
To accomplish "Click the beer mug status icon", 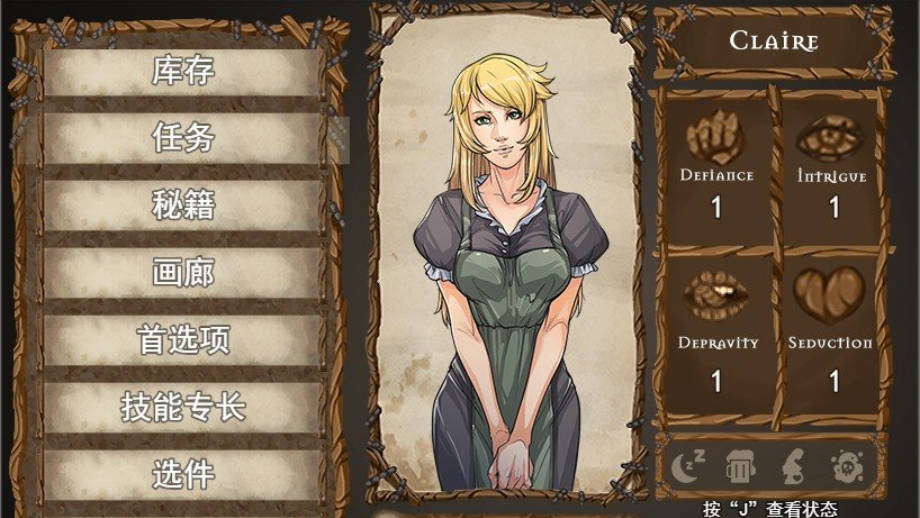I will click(x=739, y=466).
